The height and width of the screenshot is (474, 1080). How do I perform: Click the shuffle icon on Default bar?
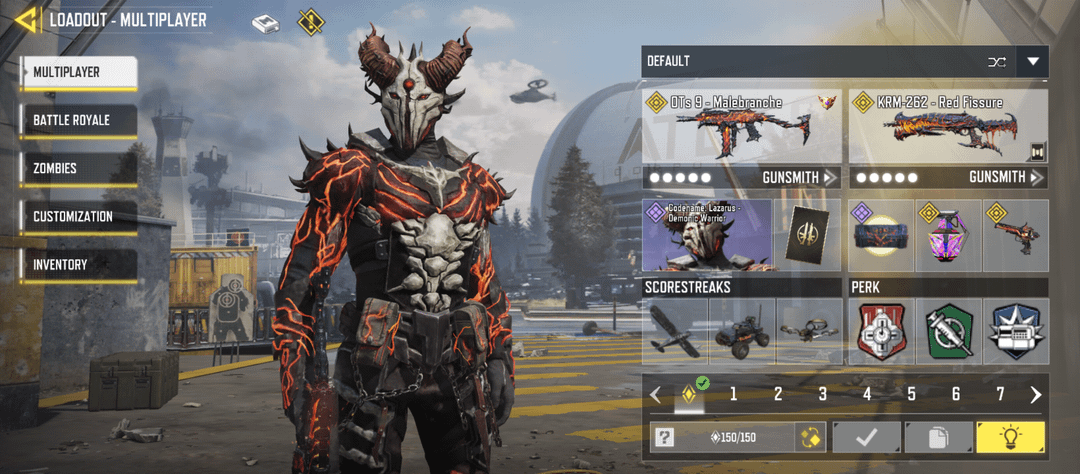(x=996, y=62)
